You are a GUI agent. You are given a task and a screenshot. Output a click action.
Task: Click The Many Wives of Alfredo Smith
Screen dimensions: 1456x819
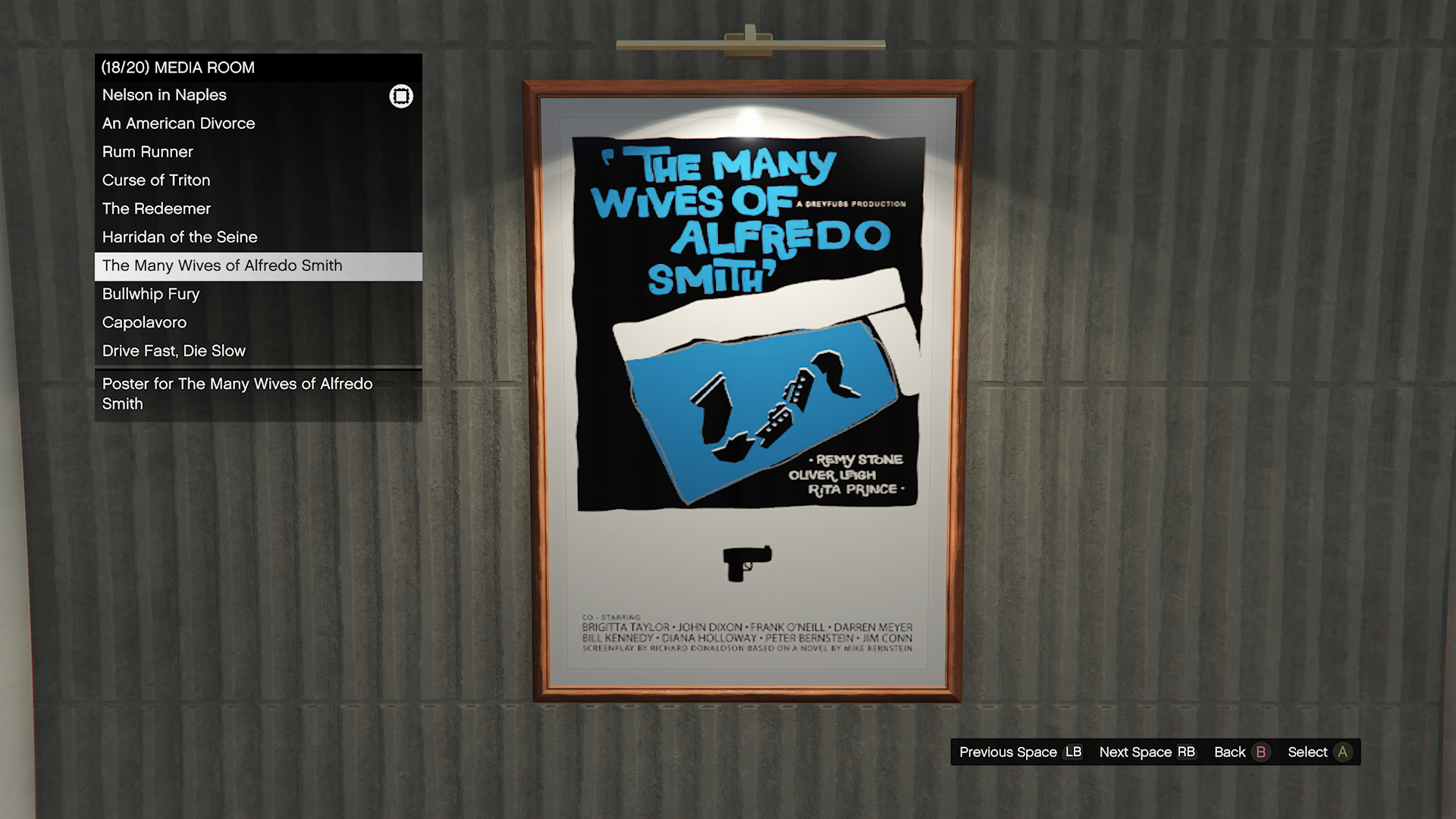pyautogui.click(x=222, y=266)
